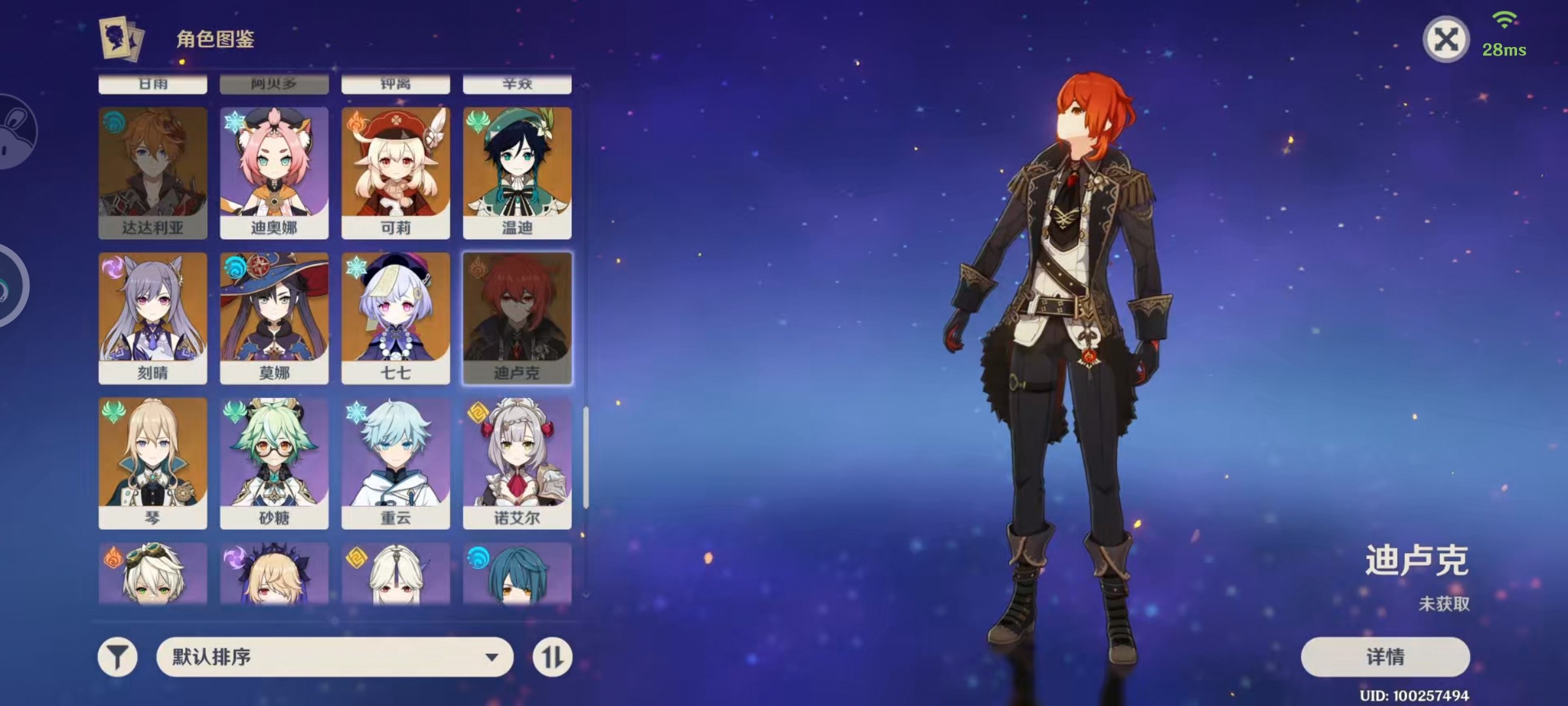The image size is (1568, 706).
Task: View the 琴 character card
Action: click(153, 463)
